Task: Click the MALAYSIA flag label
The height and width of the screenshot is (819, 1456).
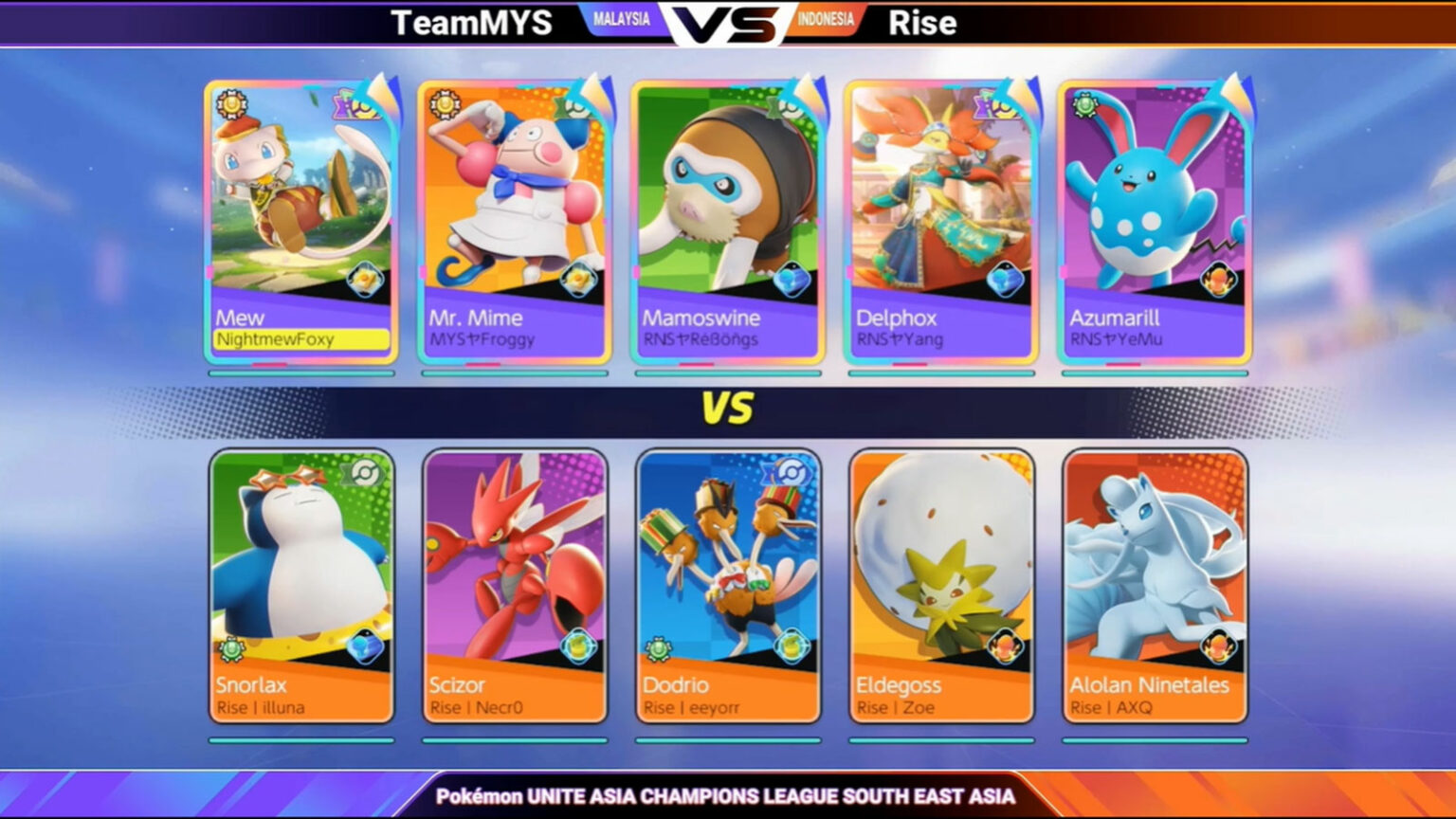Action: 621,17
